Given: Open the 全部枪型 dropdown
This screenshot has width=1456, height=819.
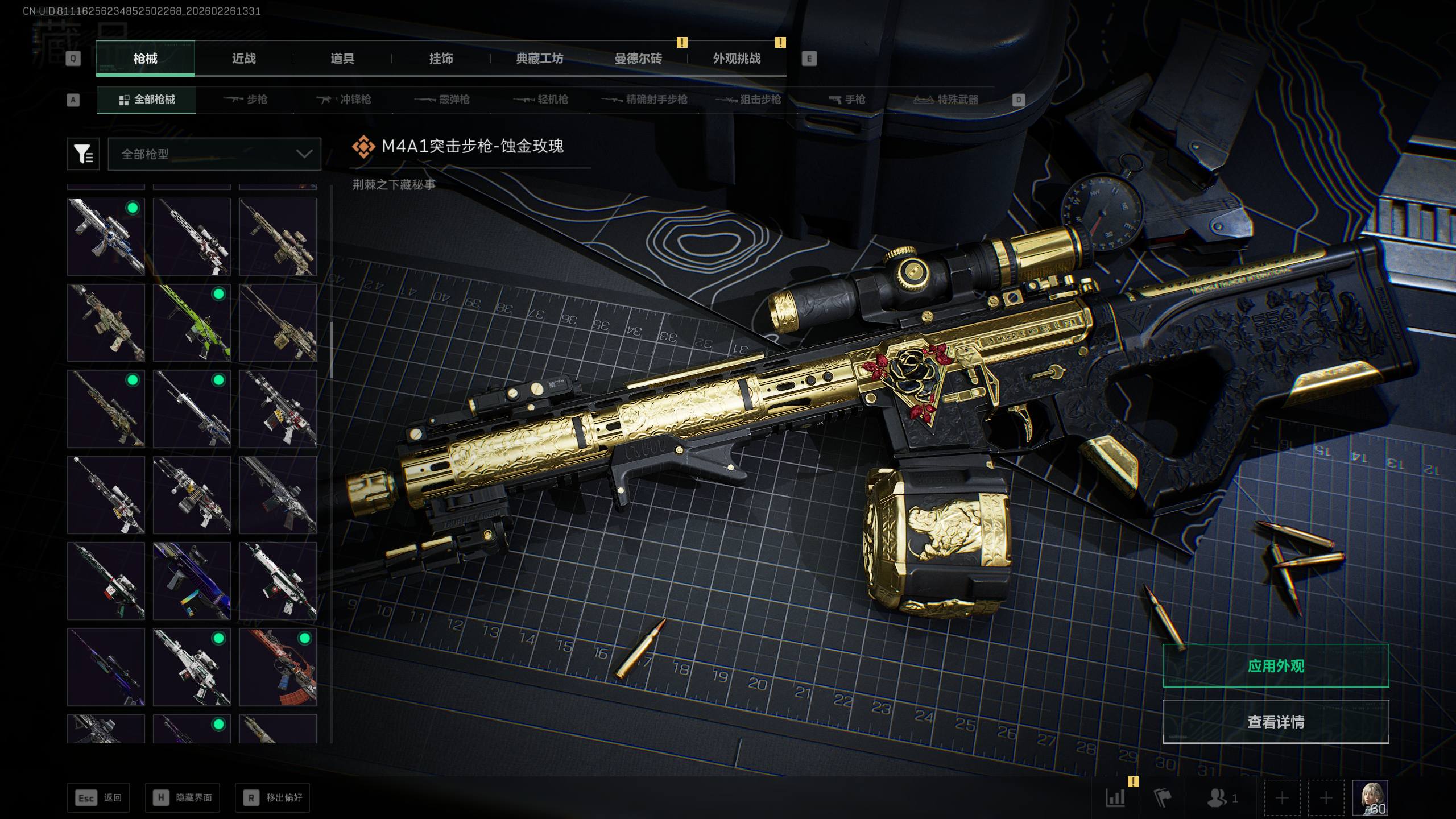Looking at the screenshot, I should [214, 154].
